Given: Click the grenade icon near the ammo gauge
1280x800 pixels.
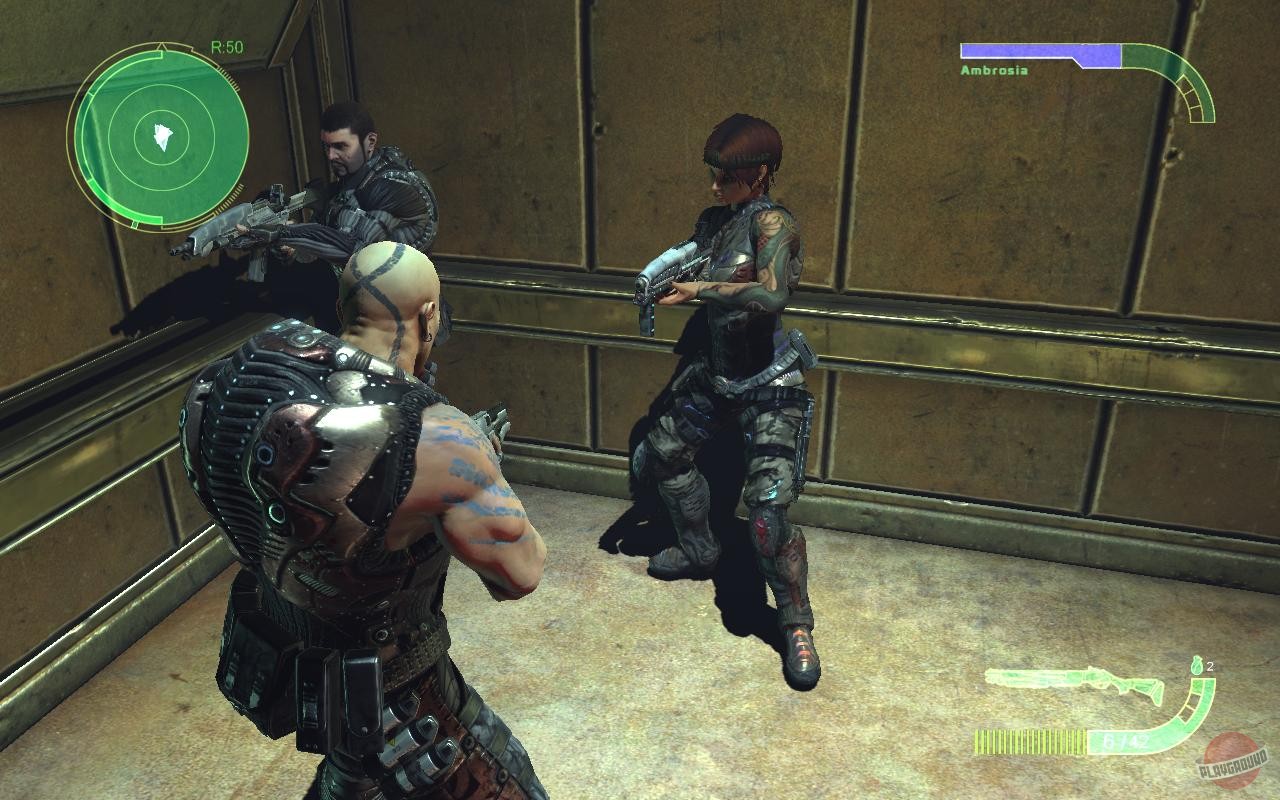Looking at the screenshot, I should pyautogui.click(x=1197, y=665).
